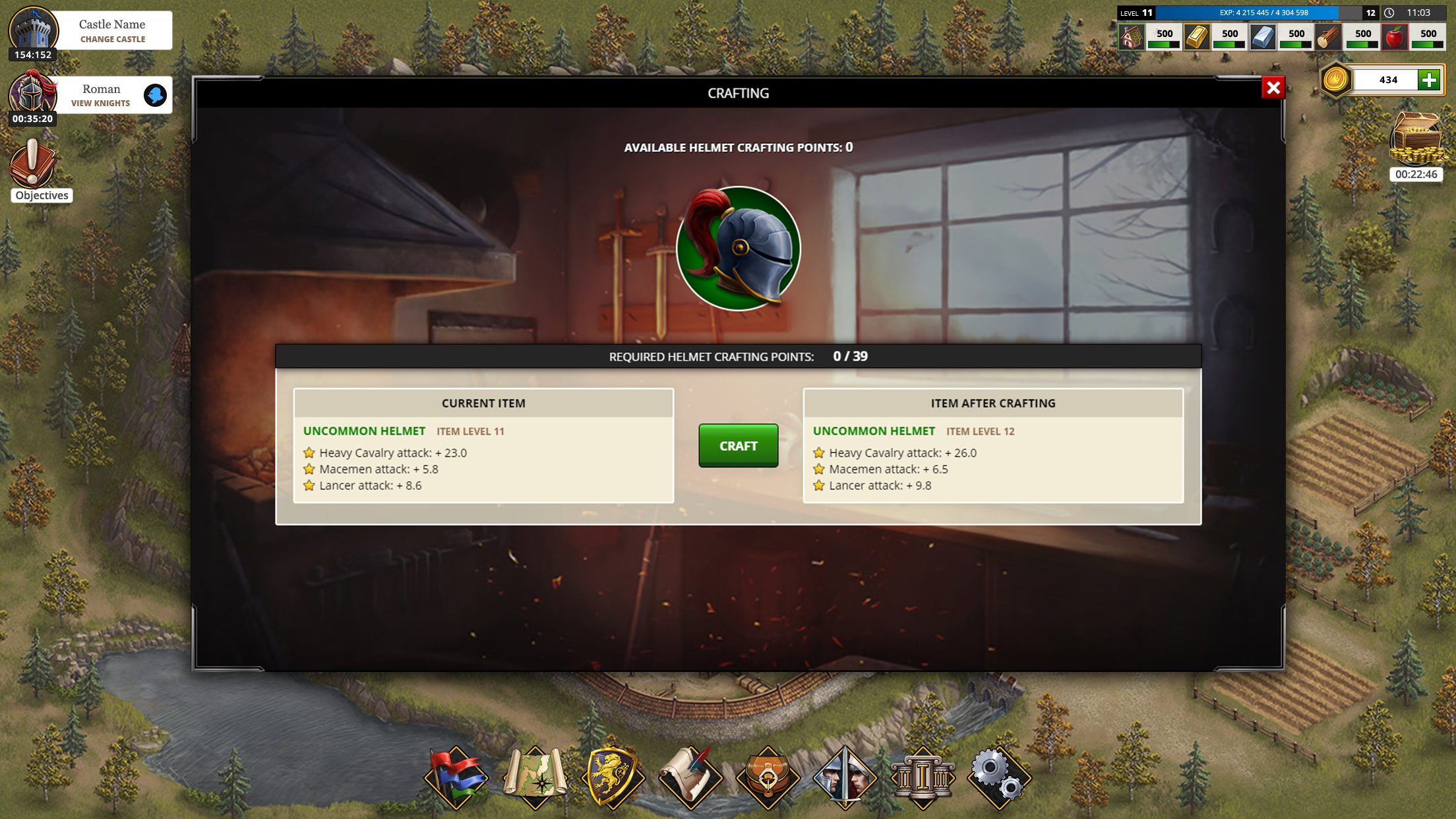The height and width of the screenshot is (819, 1456).
Task: Click the VIEW KNIGHTS link
Action: (100, 103)
